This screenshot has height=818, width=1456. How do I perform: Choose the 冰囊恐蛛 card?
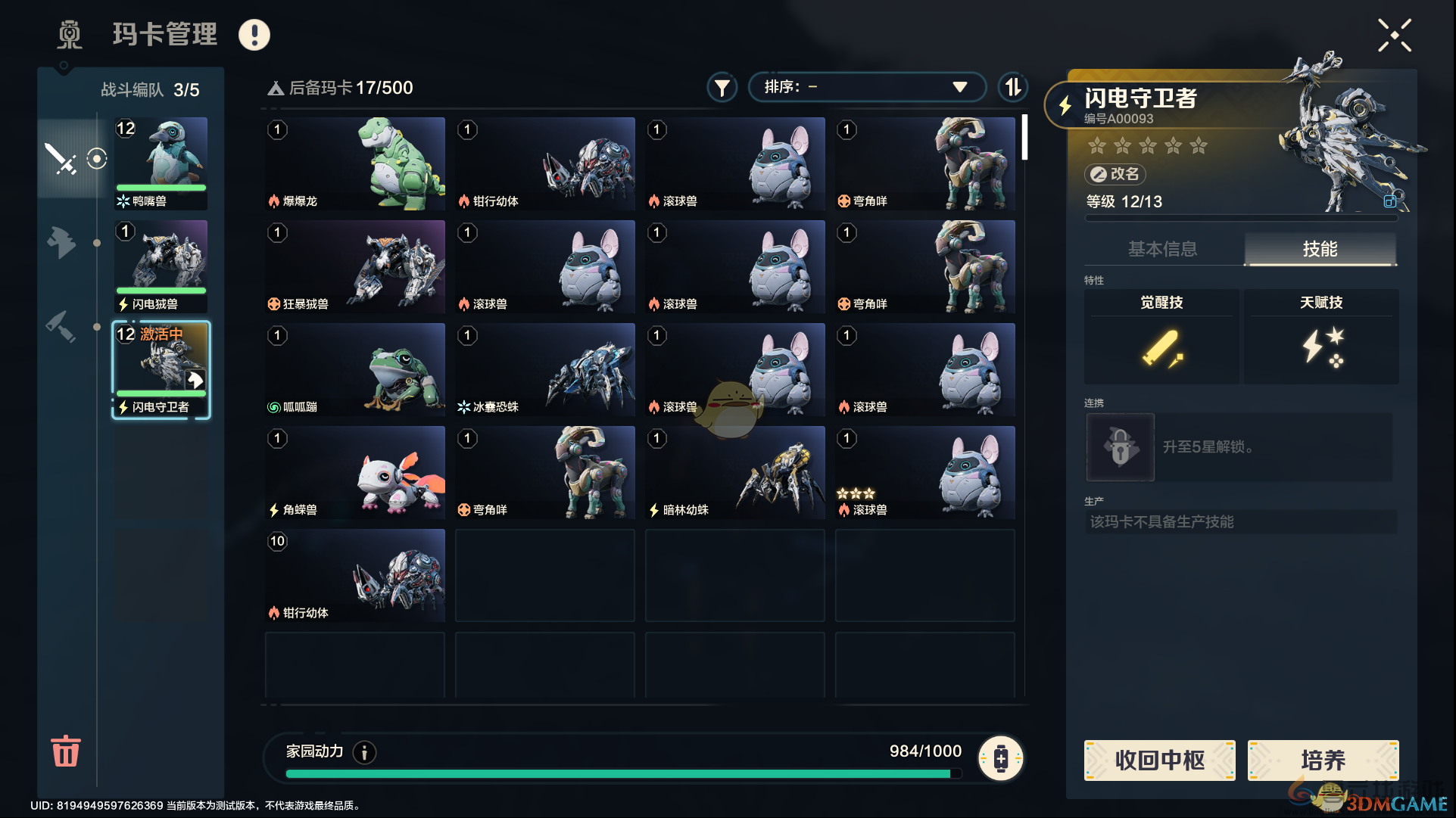pyautogui.click(x=545, y=369)
